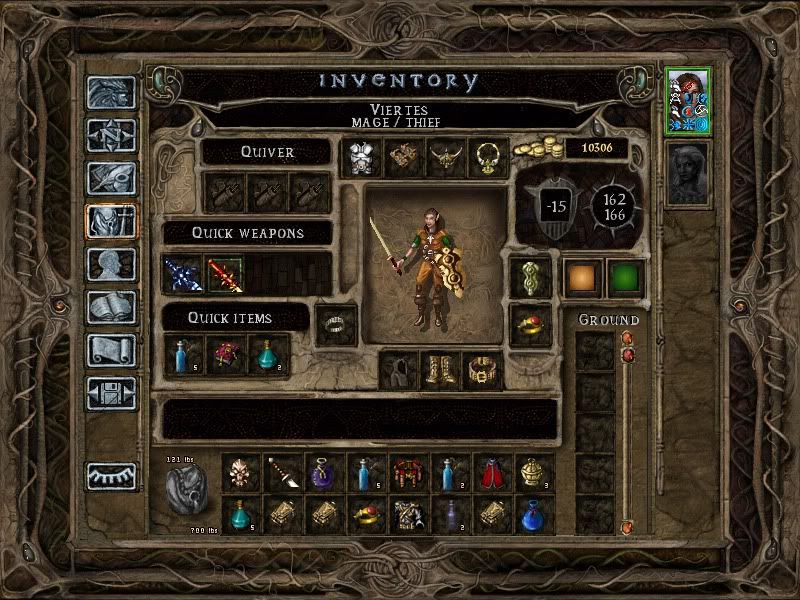The width and height of the screenshot is (800, 600).
Task: Click the rest eye button
Action: (111, 476)
